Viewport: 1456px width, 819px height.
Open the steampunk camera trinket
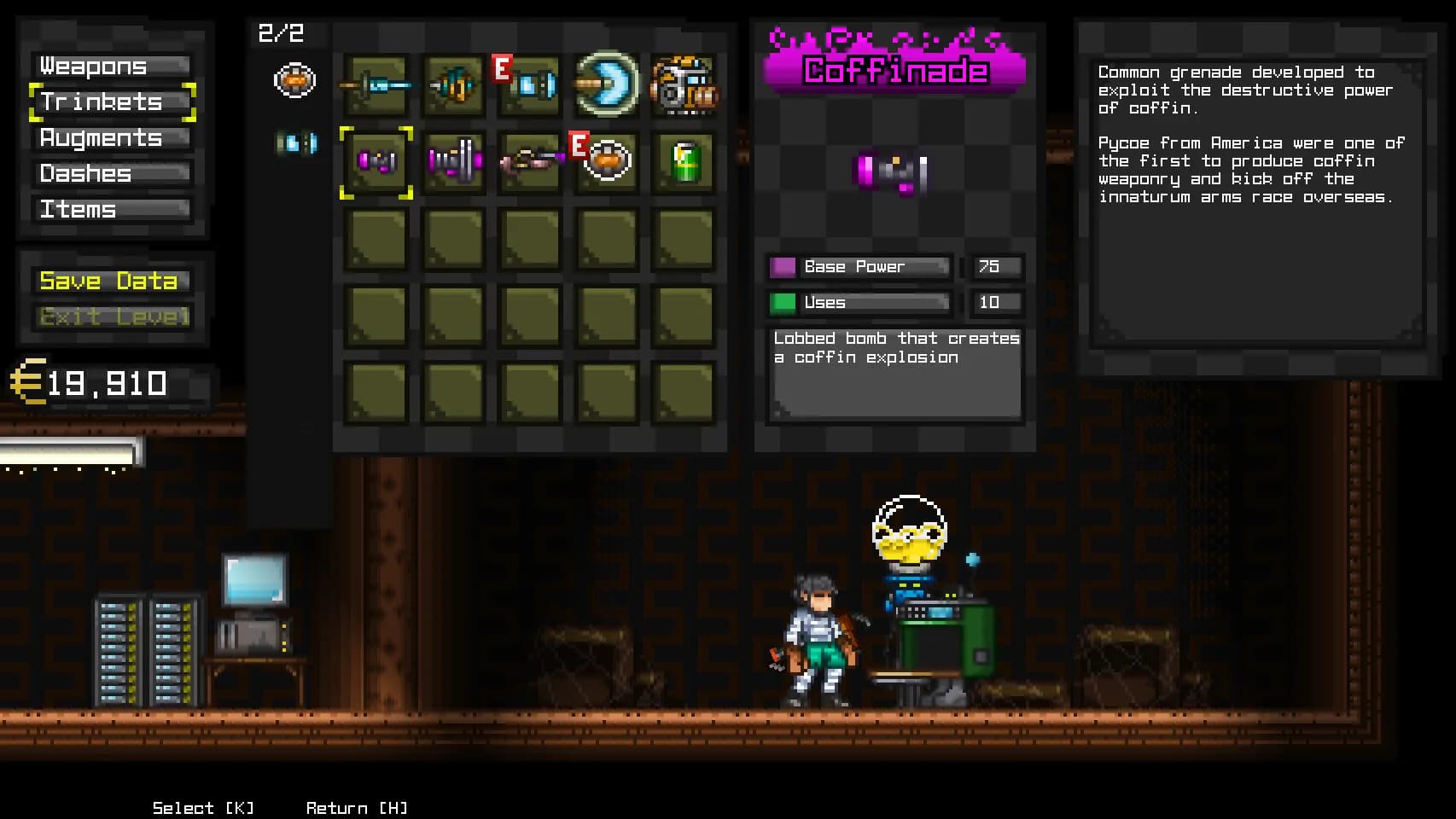(x=683, y=85)
